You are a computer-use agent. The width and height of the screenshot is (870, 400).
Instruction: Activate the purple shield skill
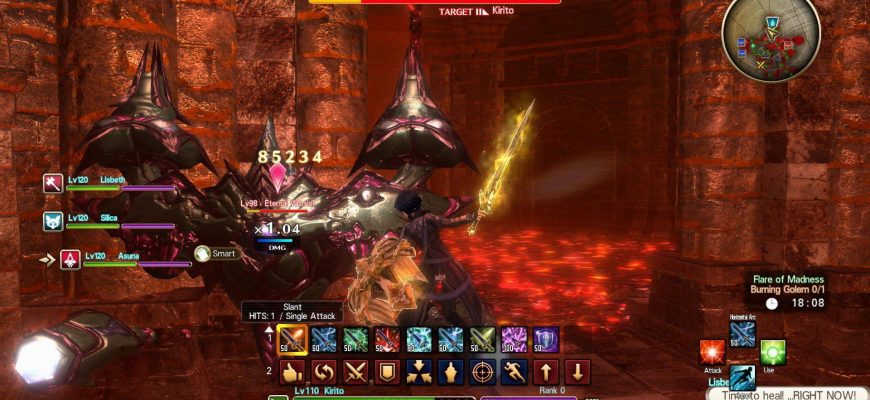tap(546, 340)
